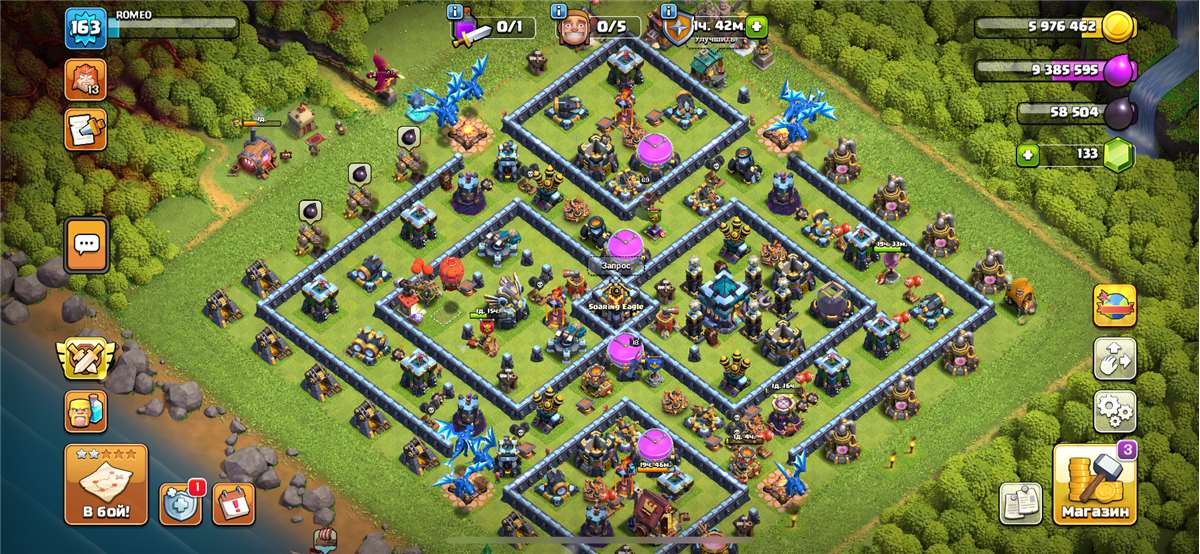Open the village layout editor button
The image size is (1200, 554).
pos(1114,358)
